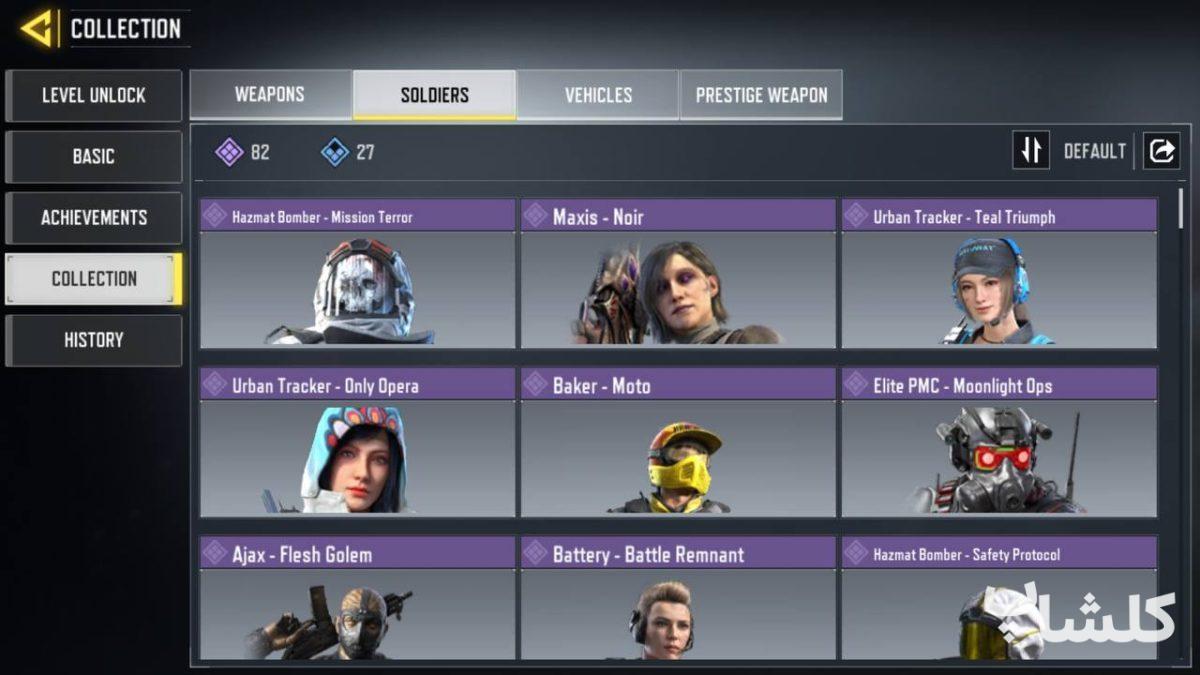Screen dimensions: 1200x675
Task: Pick the Urban Tracker - Teal Triumph skin
Action: click(x=999, y=274)
